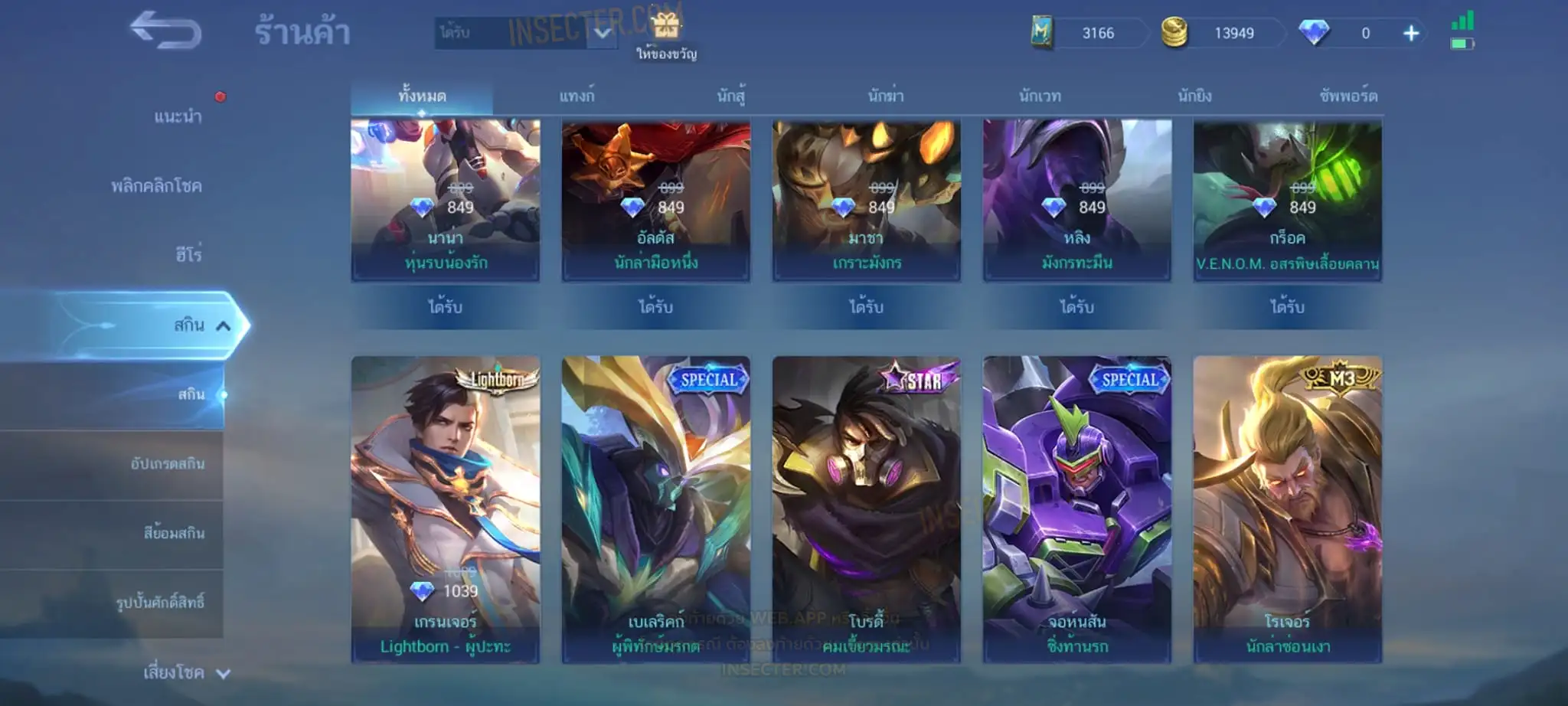1568x706 pixels.
Task: Open the ได้รับ filter dropdown
Action: (525, 33)
